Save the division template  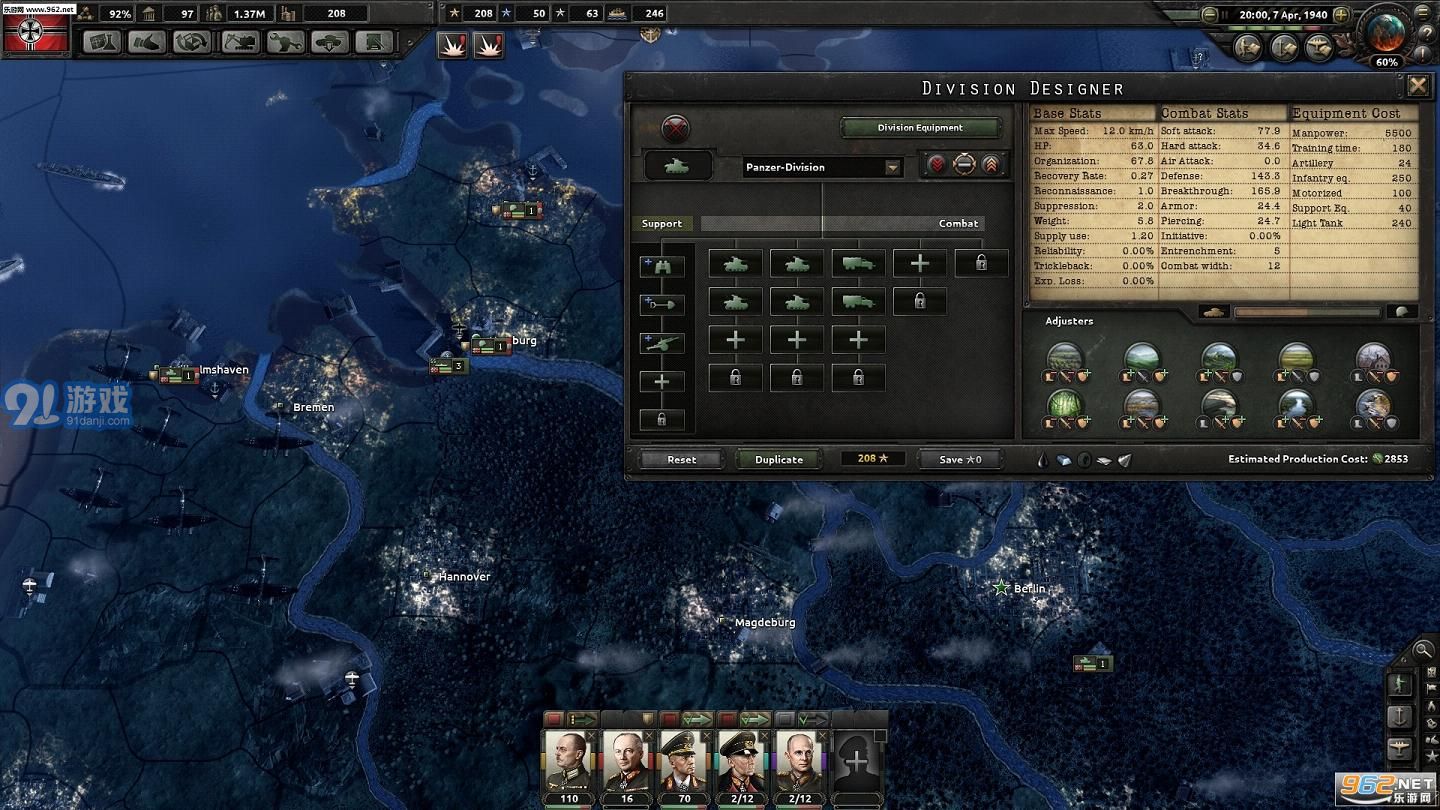pyautogui.click(x=960, y=459)
